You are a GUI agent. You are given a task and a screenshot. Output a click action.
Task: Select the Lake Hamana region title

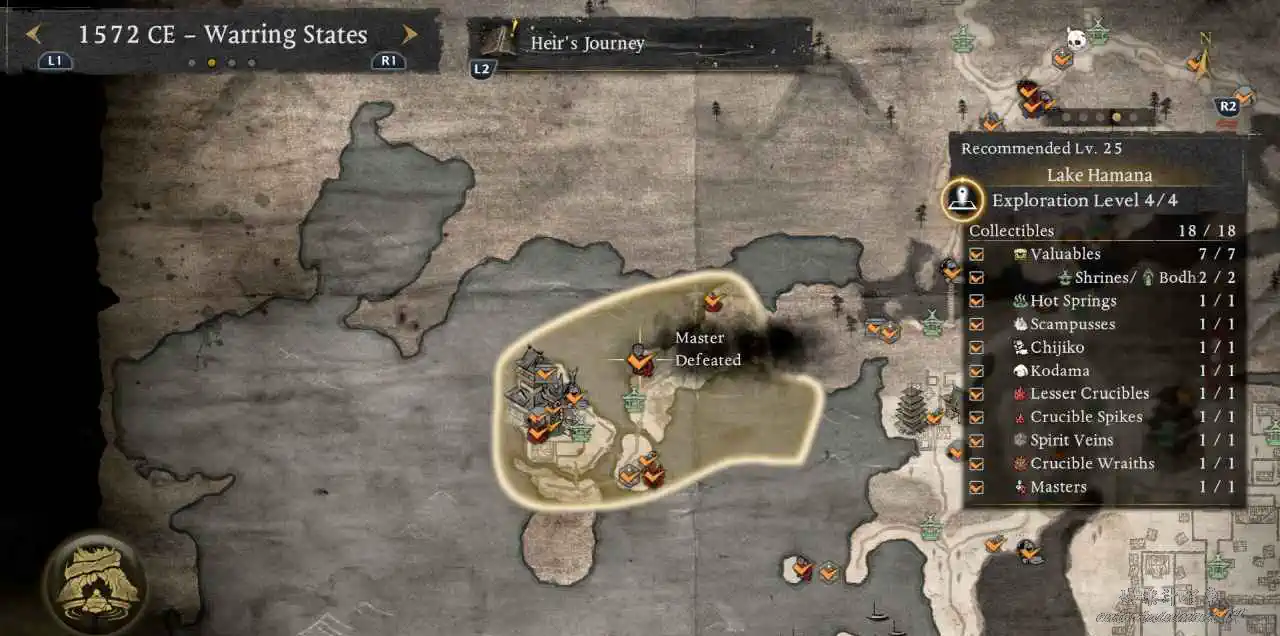1098,175
